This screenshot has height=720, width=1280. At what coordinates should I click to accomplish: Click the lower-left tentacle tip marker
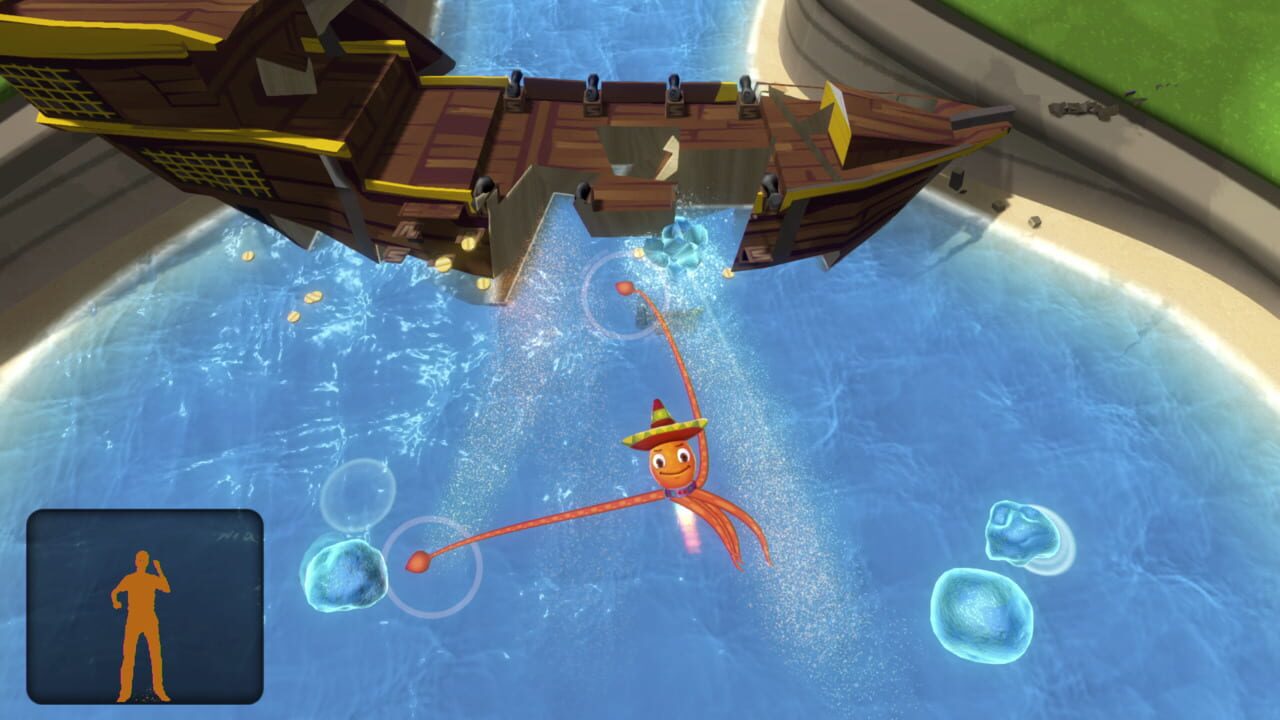tap(418, 562)
